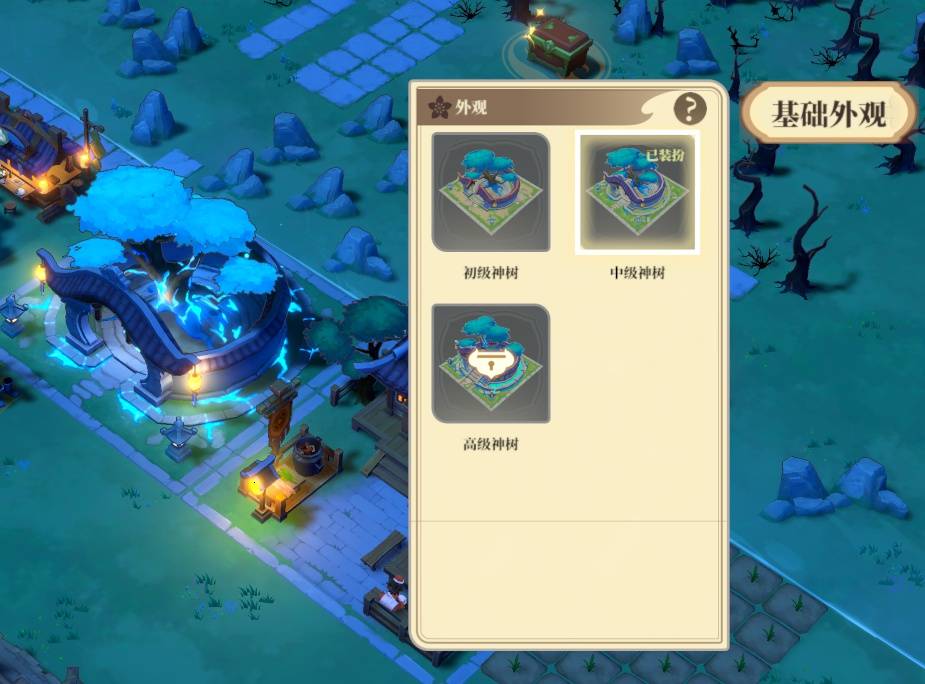This screenshot has height=684, width=925.
Task: Choose the equipped 中级神树 appearance
Action: [x=637, y=192]
